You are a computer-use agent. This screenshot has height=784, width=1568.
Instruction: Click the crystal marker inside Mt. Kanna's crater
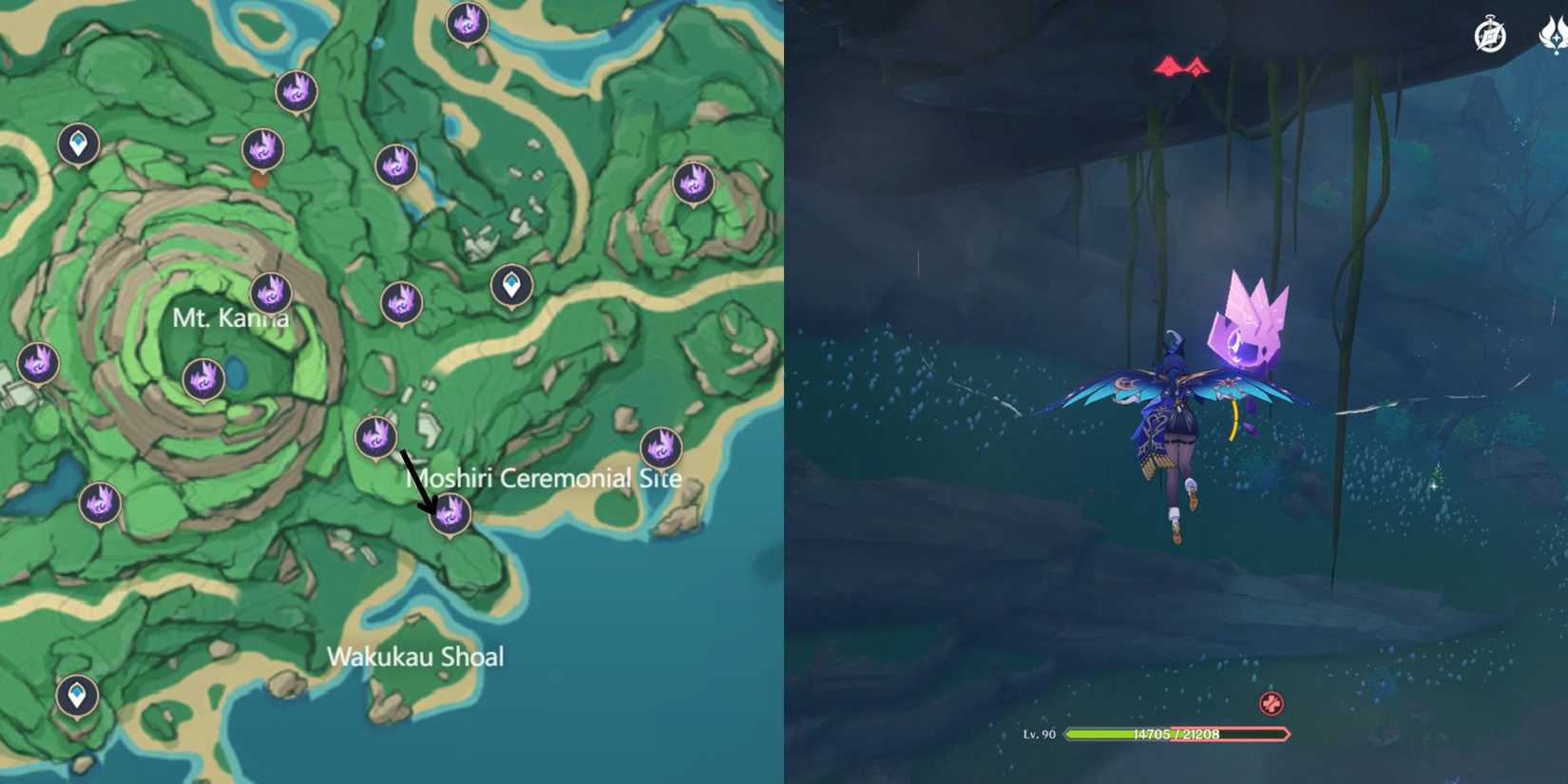tap(201, 377)
